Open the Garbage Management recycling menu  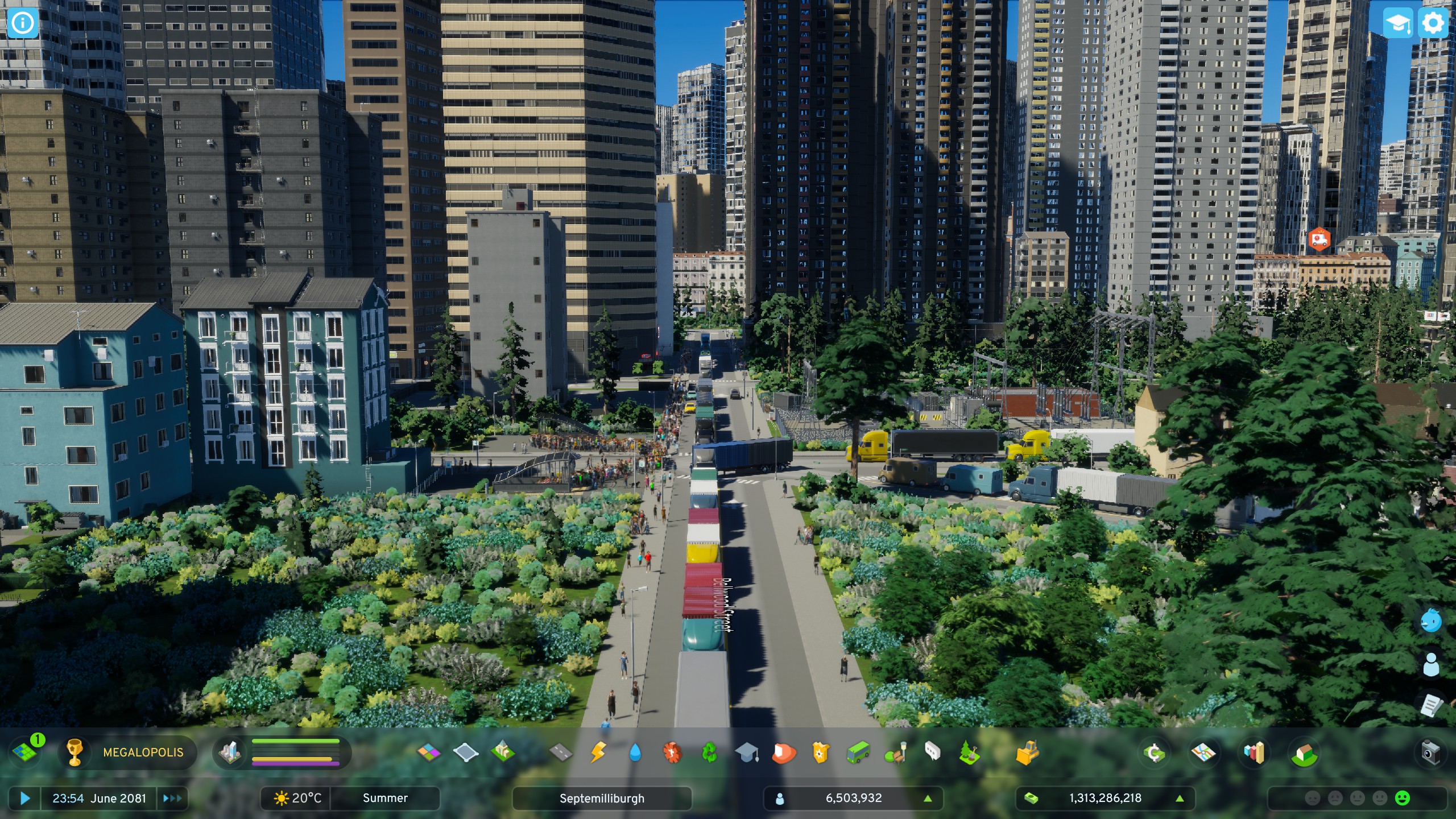pos(710,753)
